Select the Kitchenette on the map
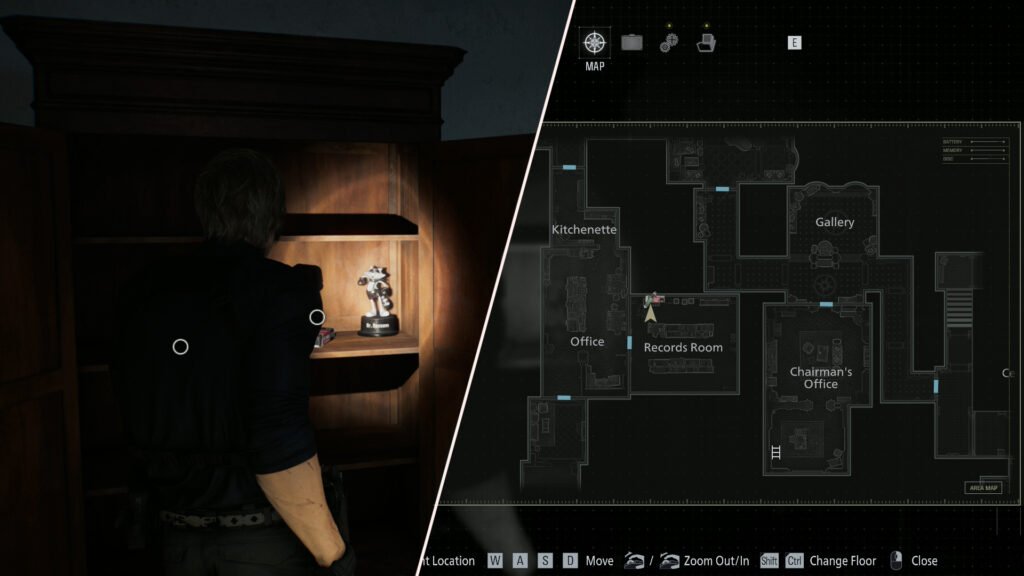Image resolution: width=1024 pixels, height=576 pixels. click(584, 230)
